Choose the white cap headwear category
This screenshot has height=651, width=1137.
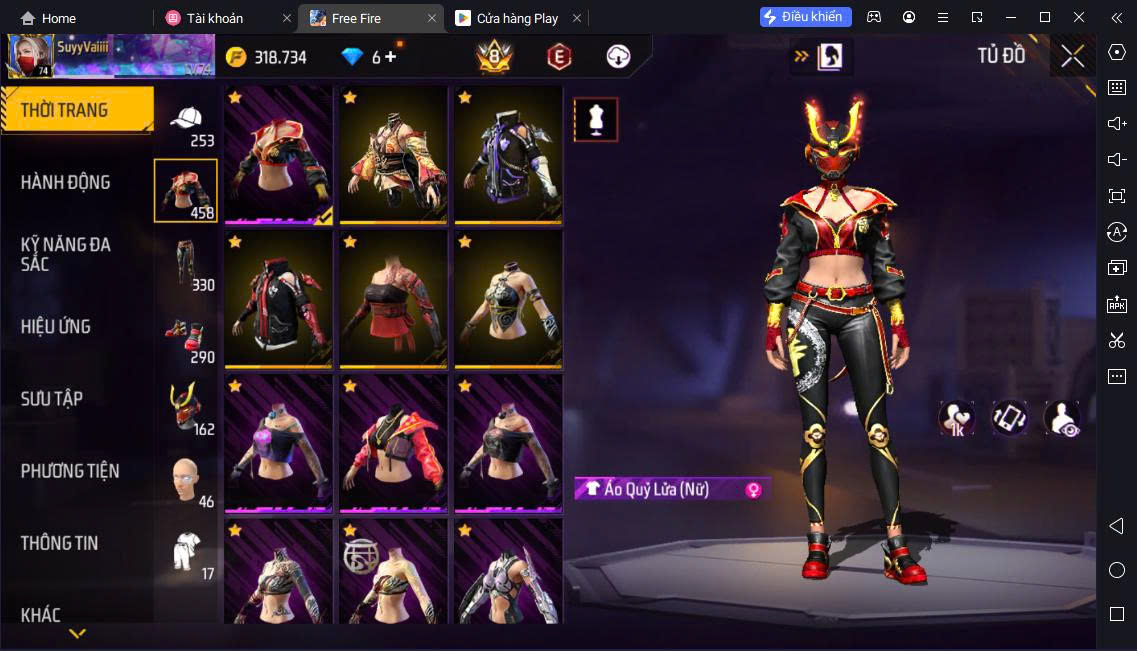(x=186, y=121)
